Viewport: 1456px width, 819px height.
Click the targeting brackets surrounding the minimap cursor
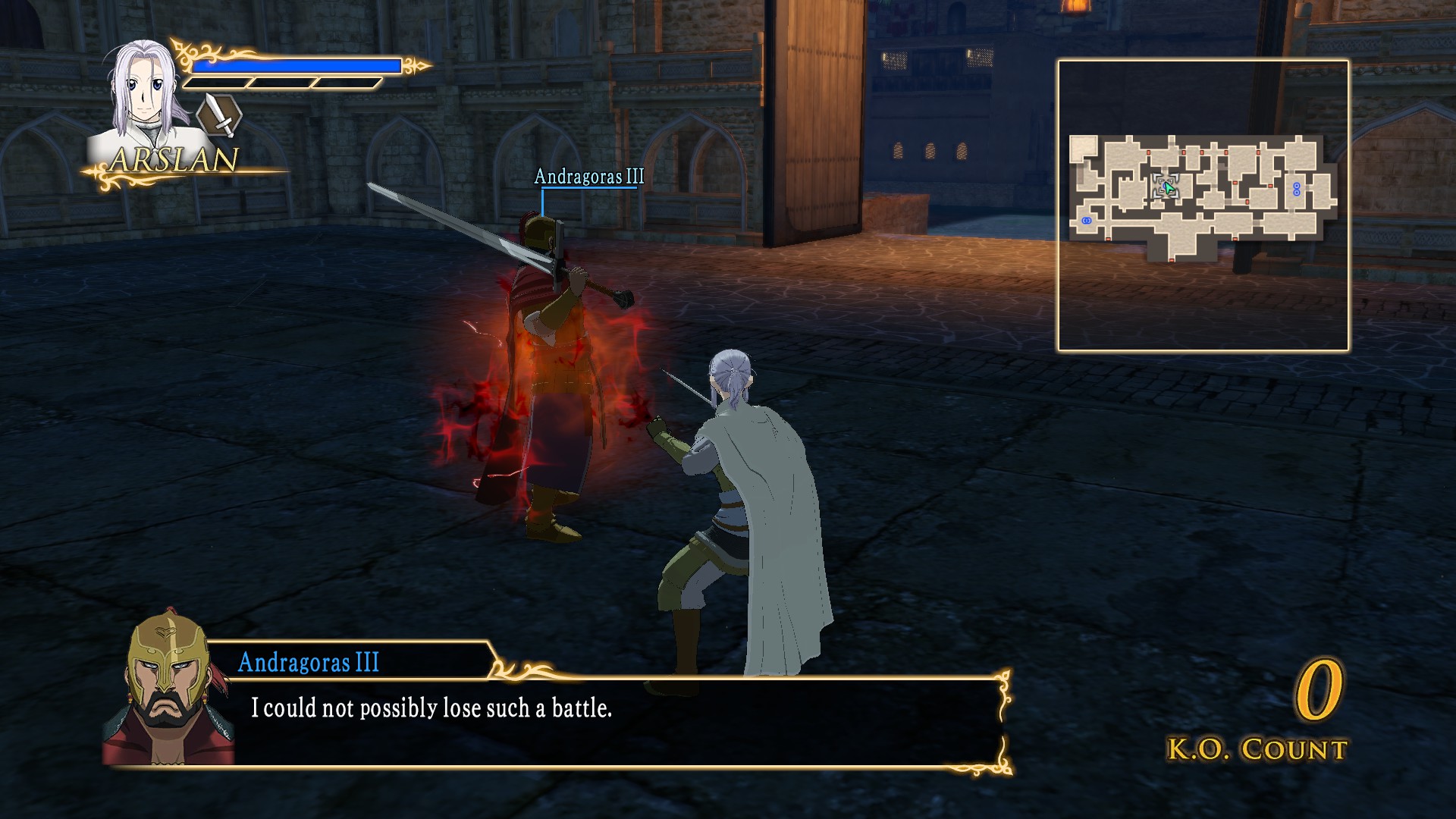pos(1166,186)
